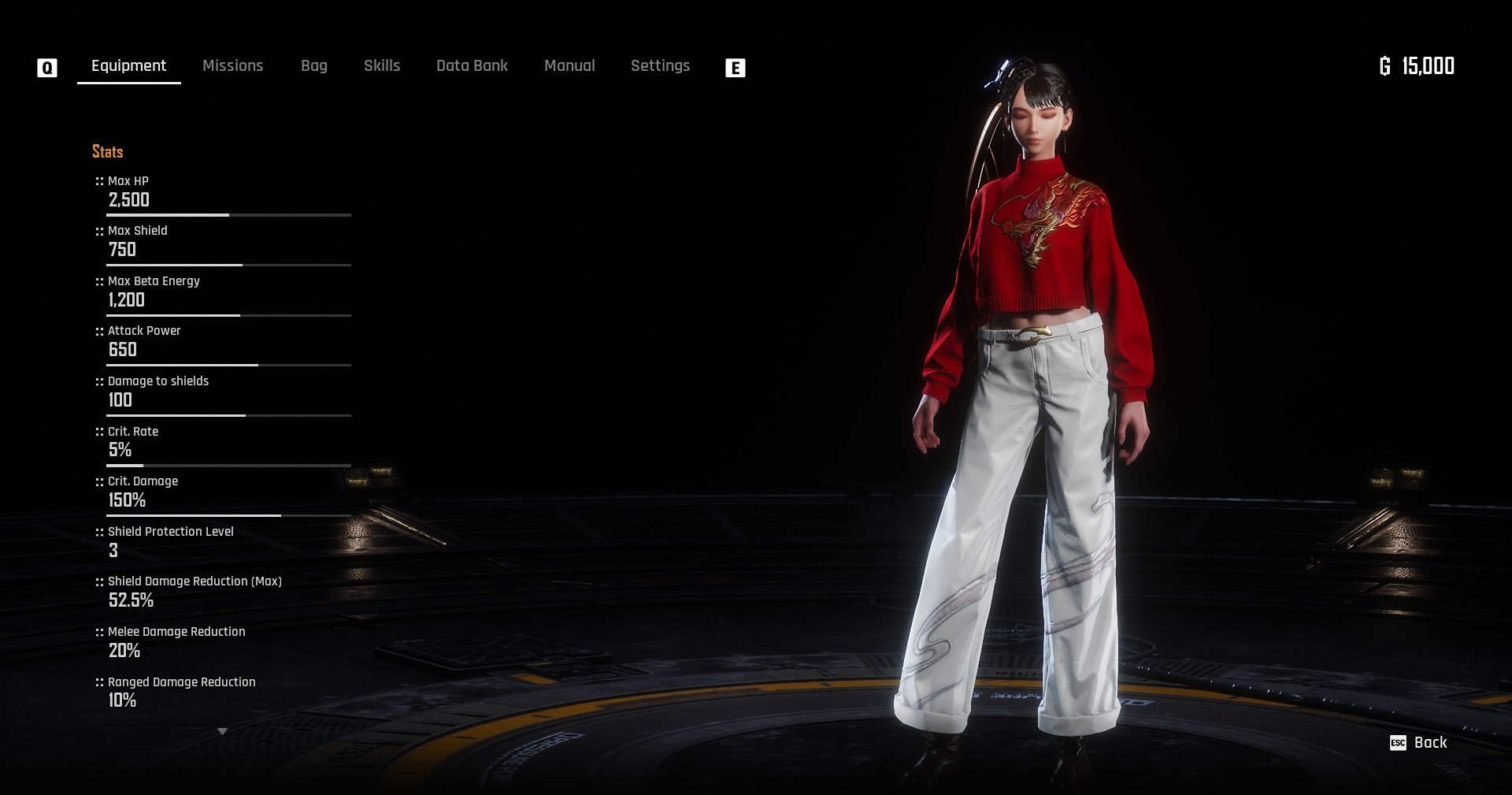Open the Missions tab

(232, 66)
